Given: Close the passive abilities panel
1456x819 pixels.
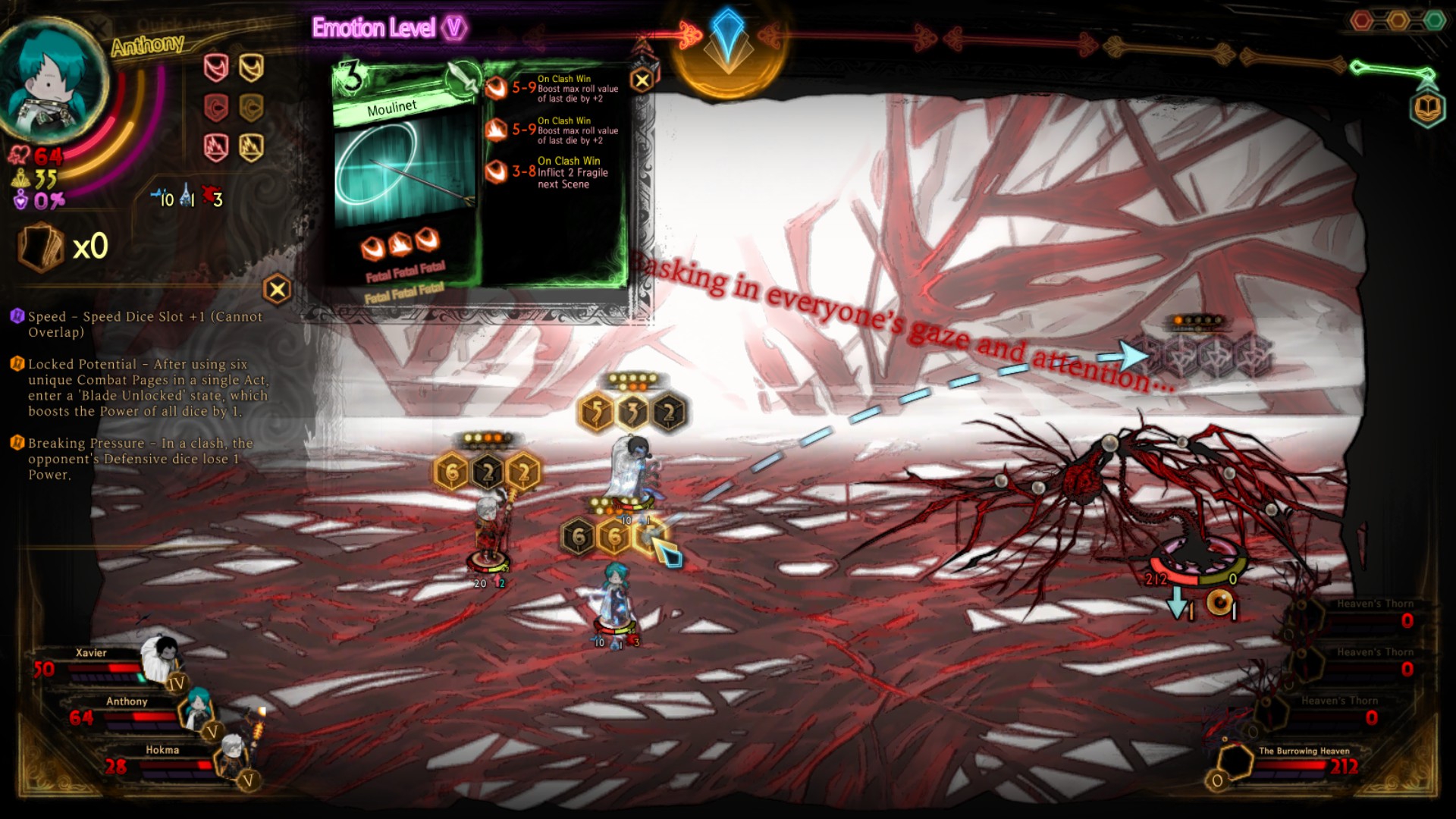Looking at the screenshot, I should [x=278, y=289].
